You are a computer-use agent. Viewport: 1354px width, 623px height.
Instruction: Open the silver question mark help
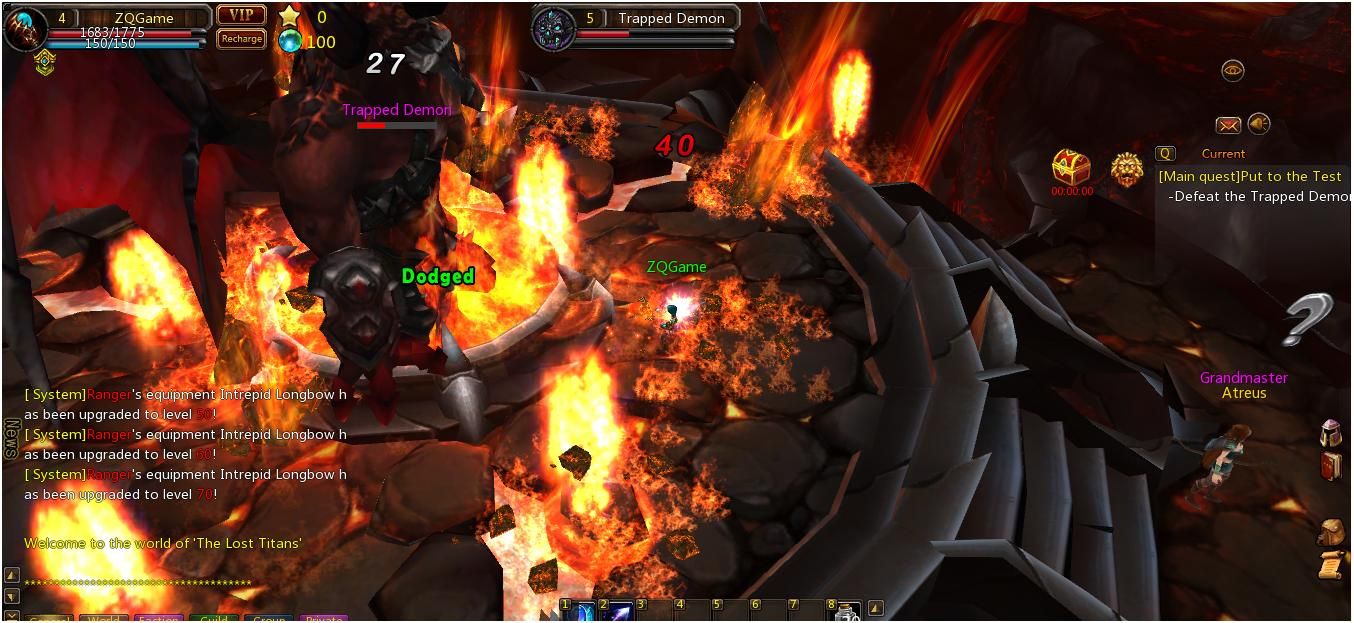(1309, 319)
